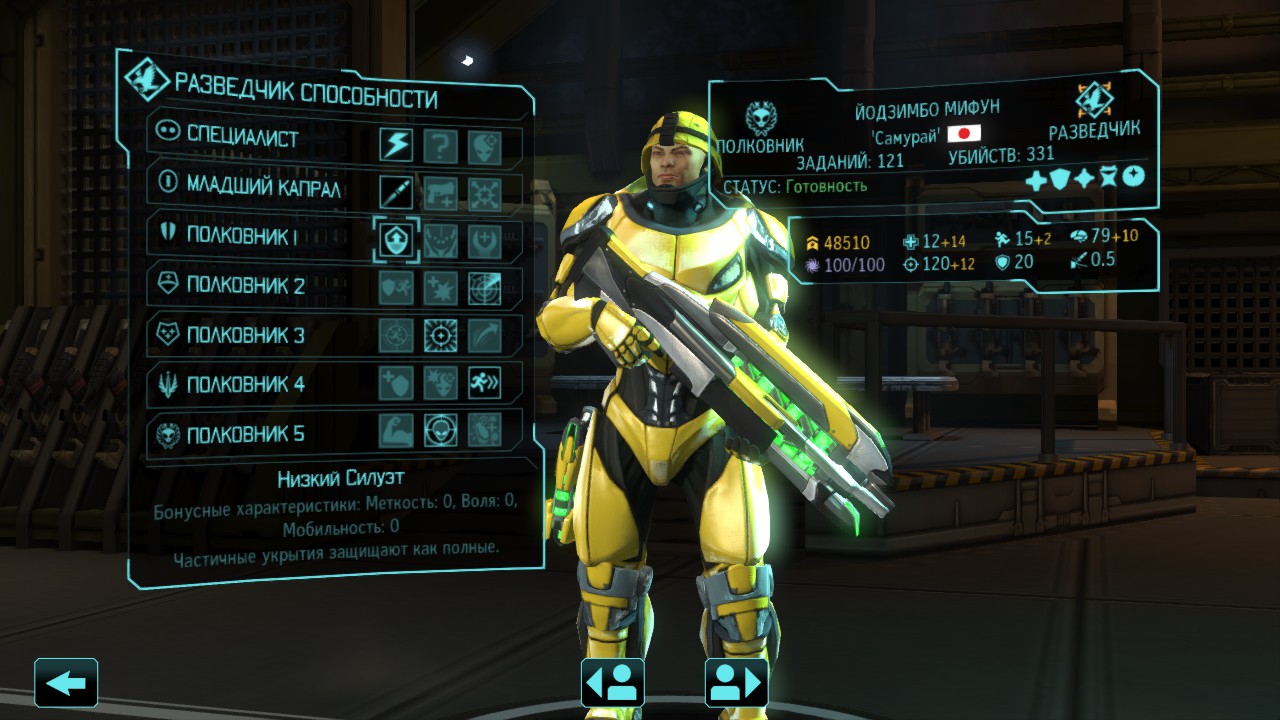Click the Полковник 4 rank row
Screen dimensions: 1280x720
[x=245, y=383]
